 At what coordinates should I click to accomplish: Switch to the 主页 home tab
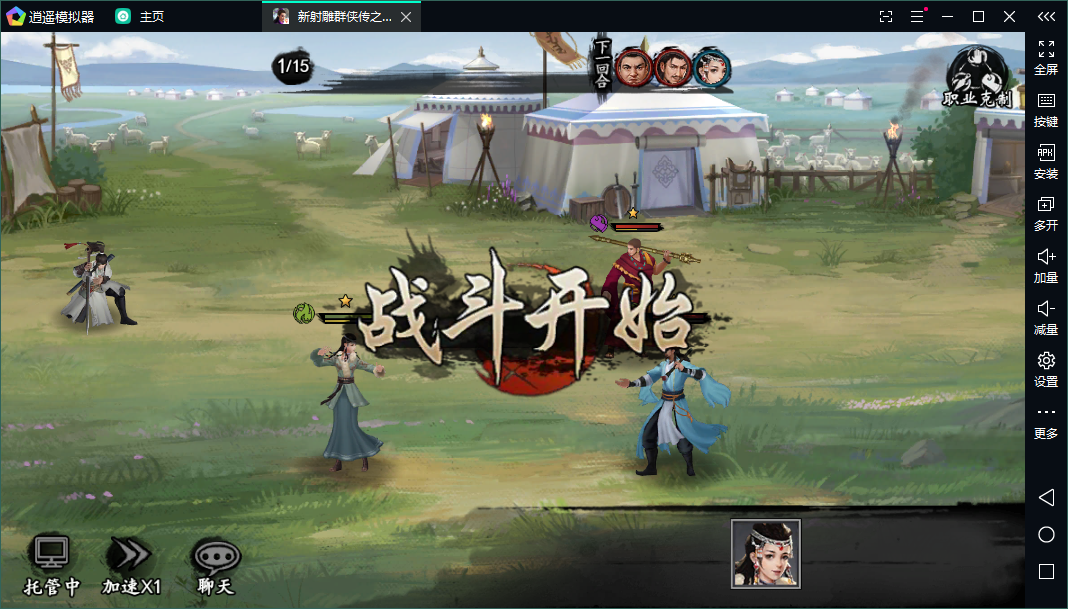pos(140,17)
